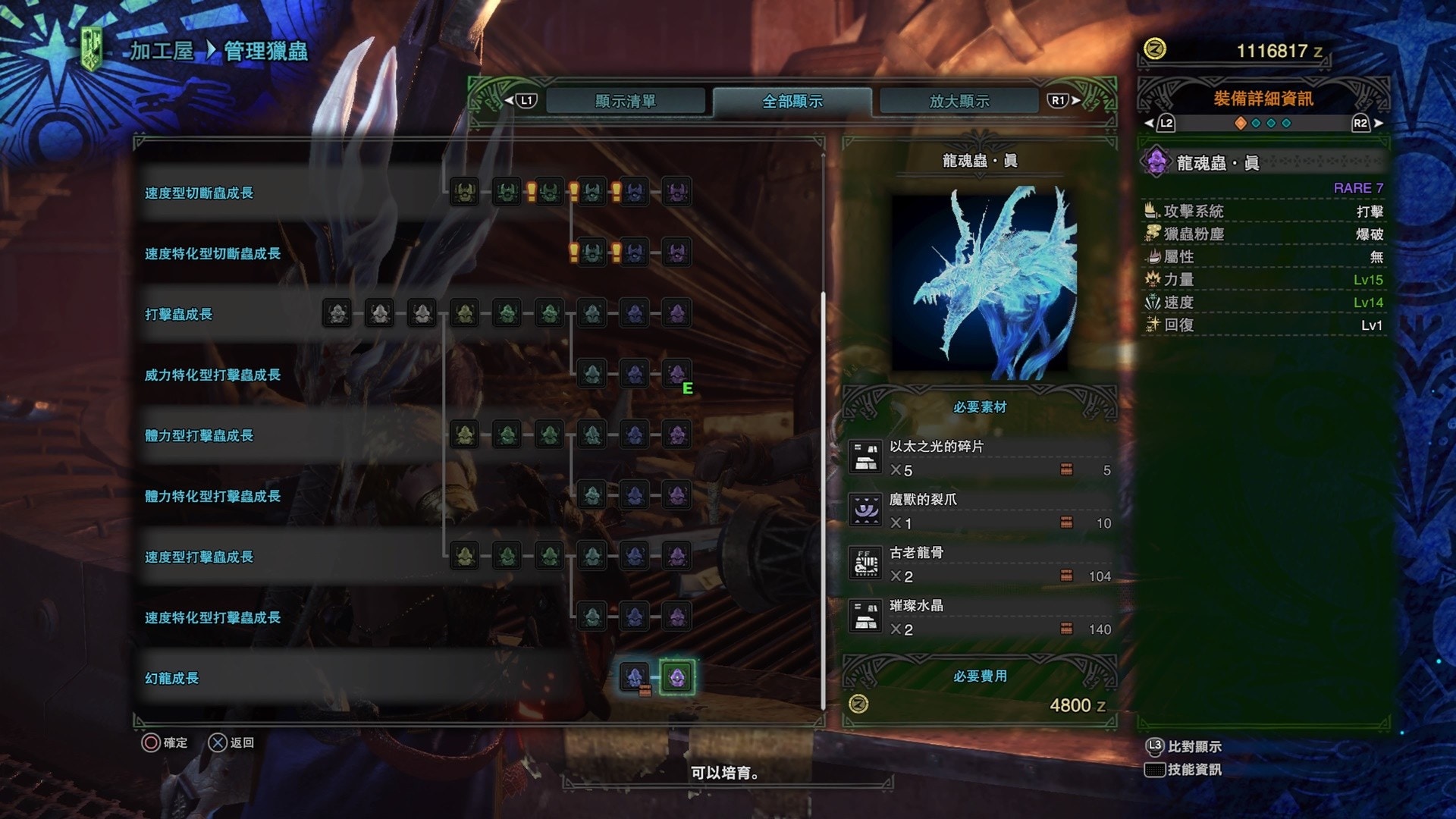
Task: Select the equipped kinsect marked E
Action: [676, 373]
